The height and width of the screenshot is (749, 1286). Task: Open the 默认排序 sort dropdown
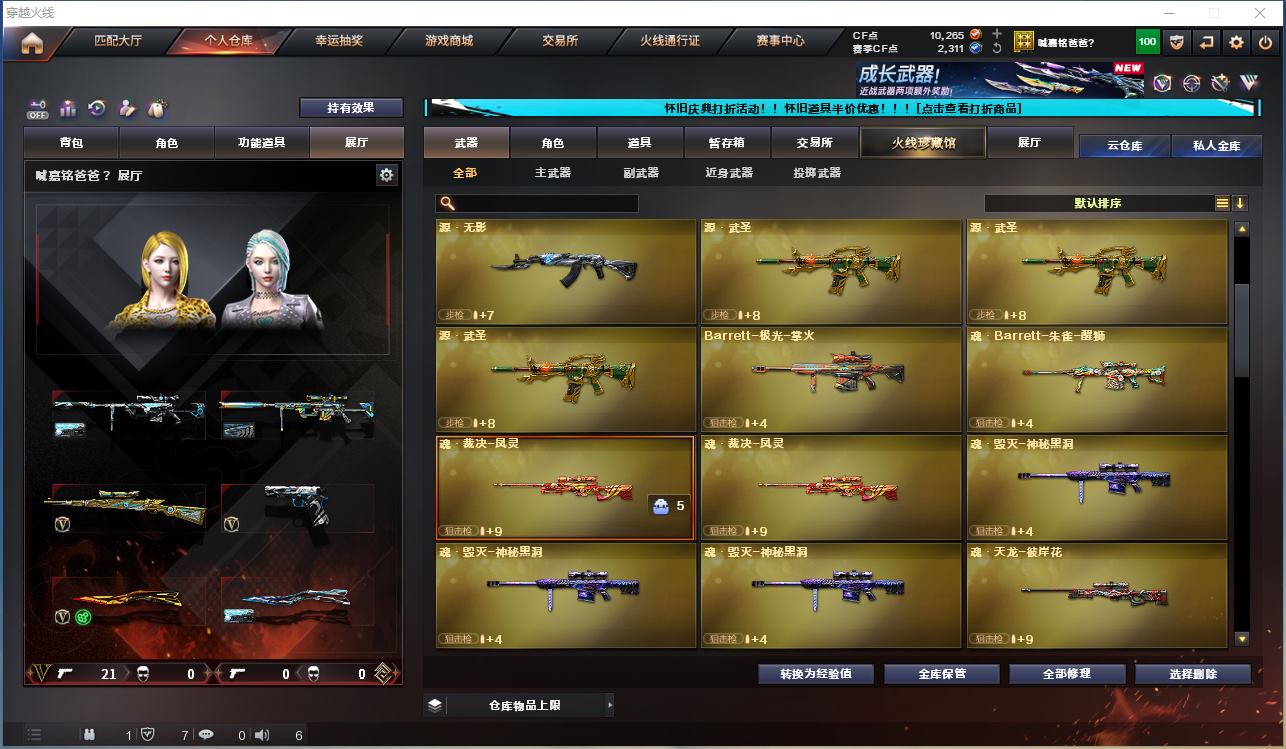1098,204
